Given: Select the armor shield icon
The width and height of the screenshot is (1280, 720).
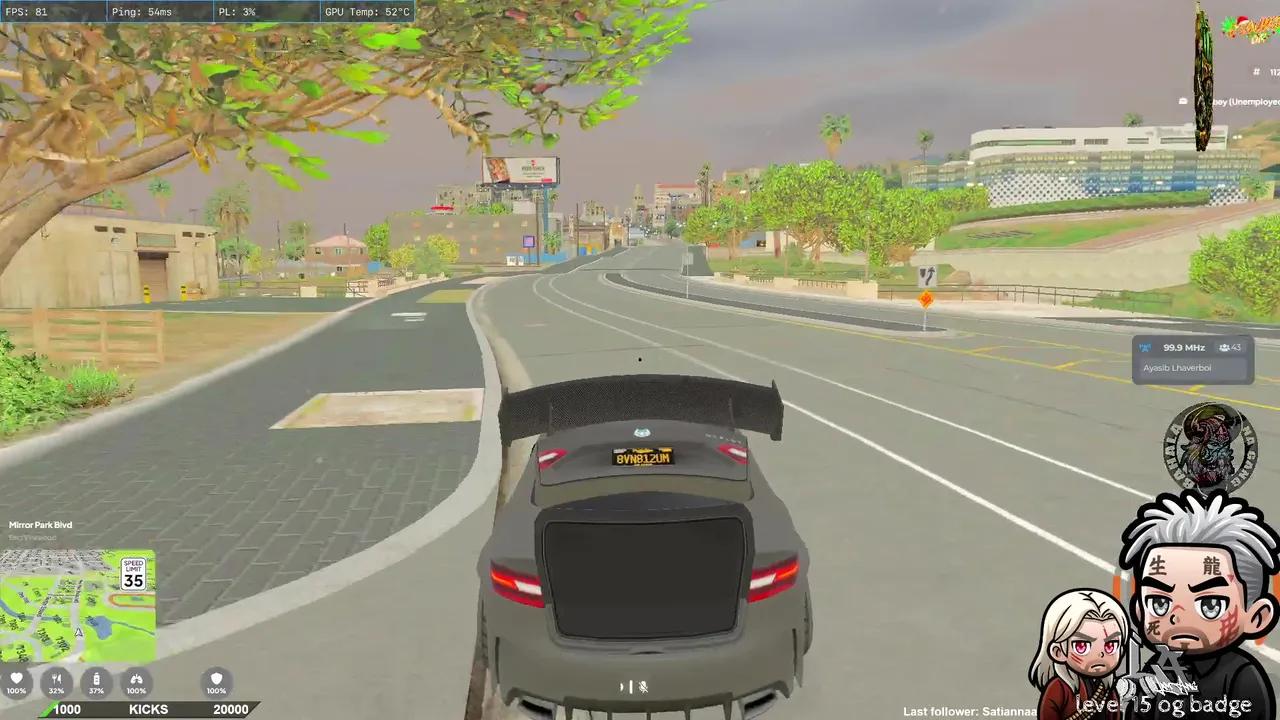Looking at the screenshot, I should (216, 678).
